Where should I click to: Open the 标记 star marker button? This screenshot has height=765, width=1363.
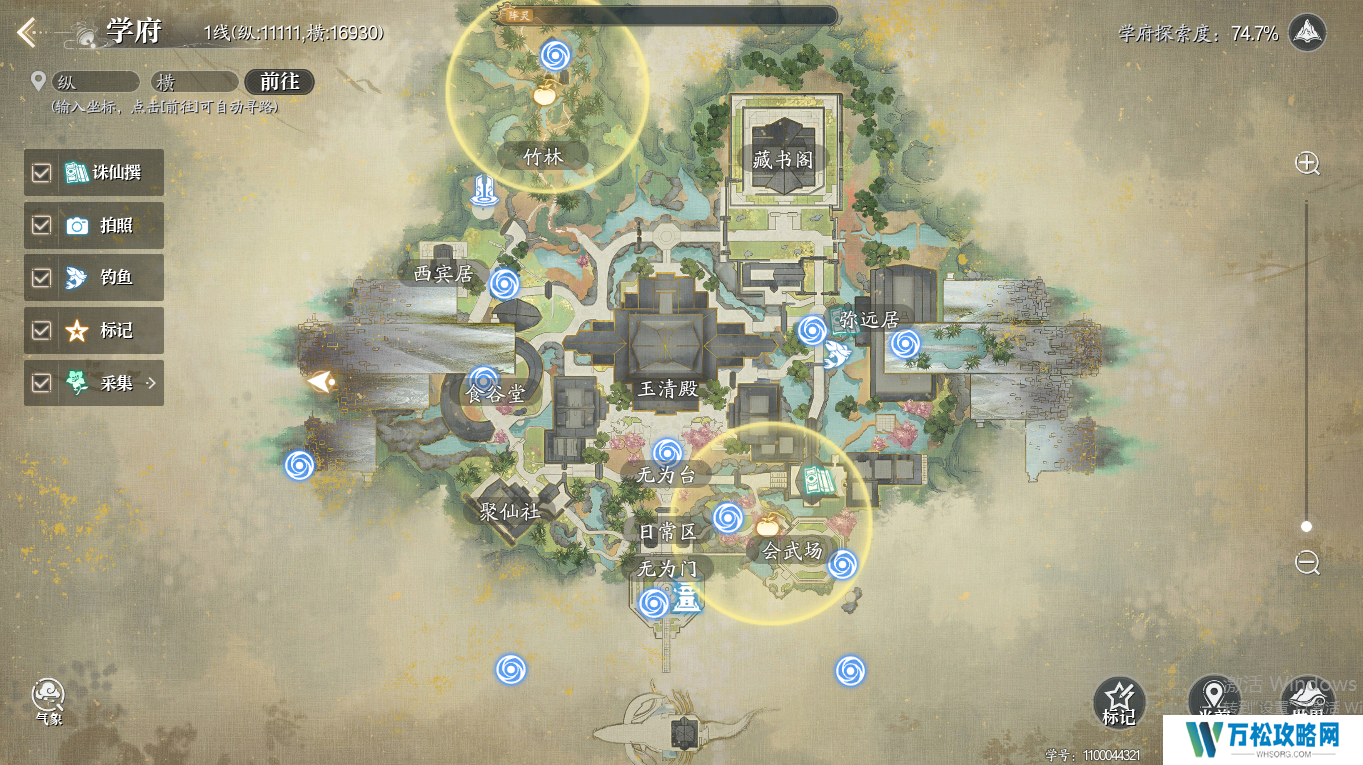(x=1119, y=701)
